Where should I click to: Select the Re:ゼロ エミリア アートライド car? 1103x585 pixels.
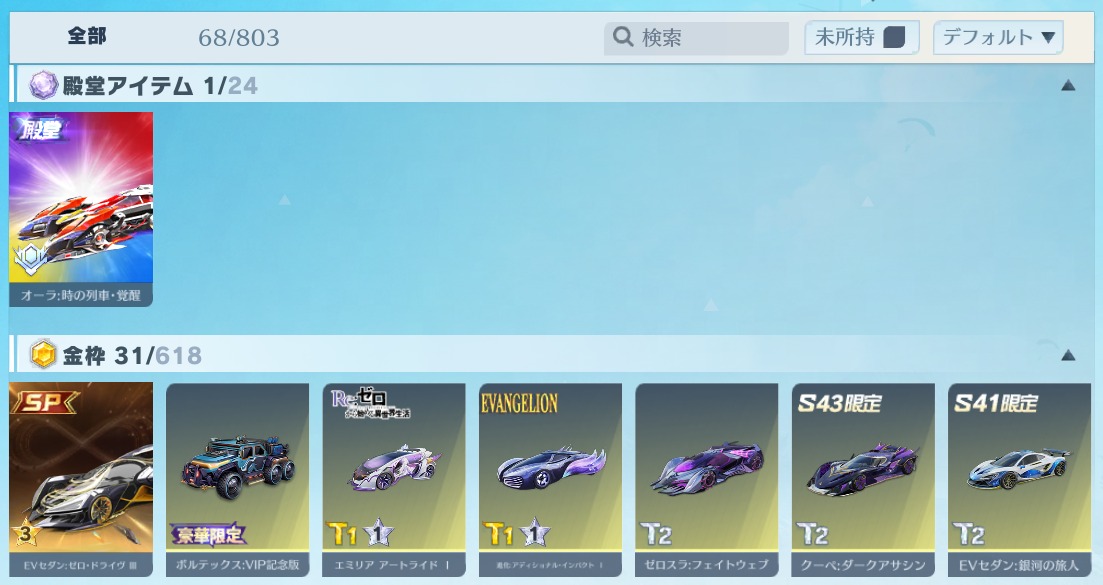pyautogui.click(x=394, y=478)
